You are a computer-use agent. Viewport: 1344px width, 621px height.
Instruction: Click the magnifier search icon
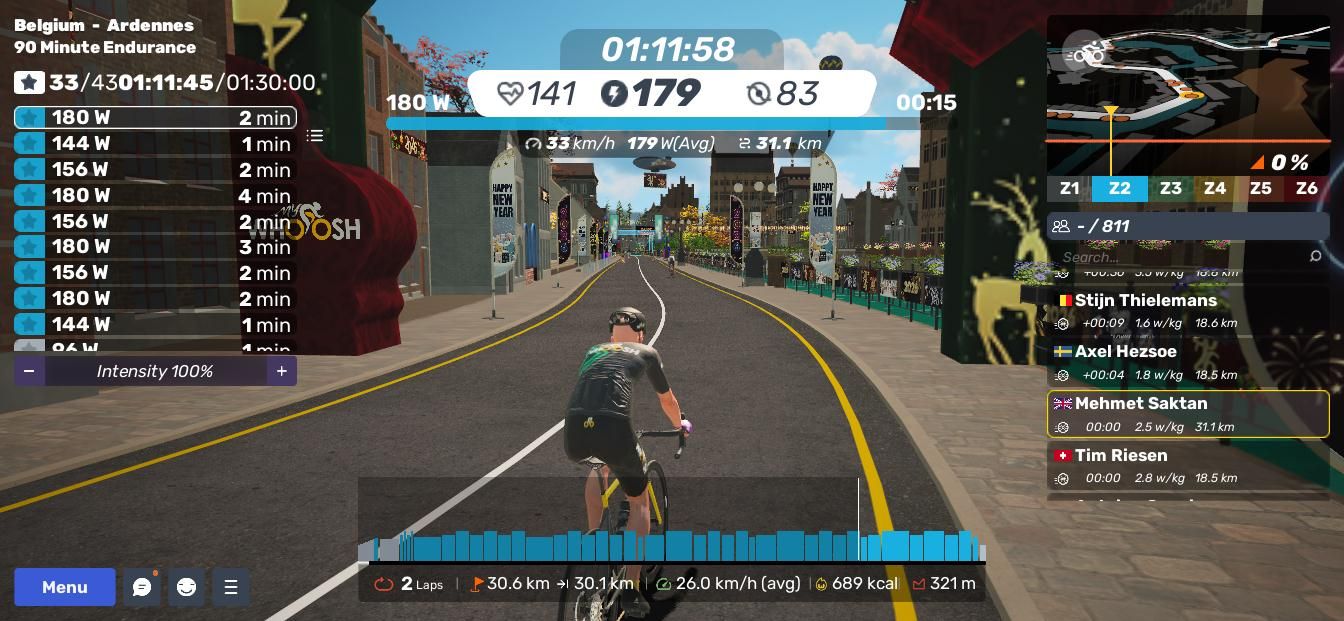pyautogui.click(x=1315, y=257)
